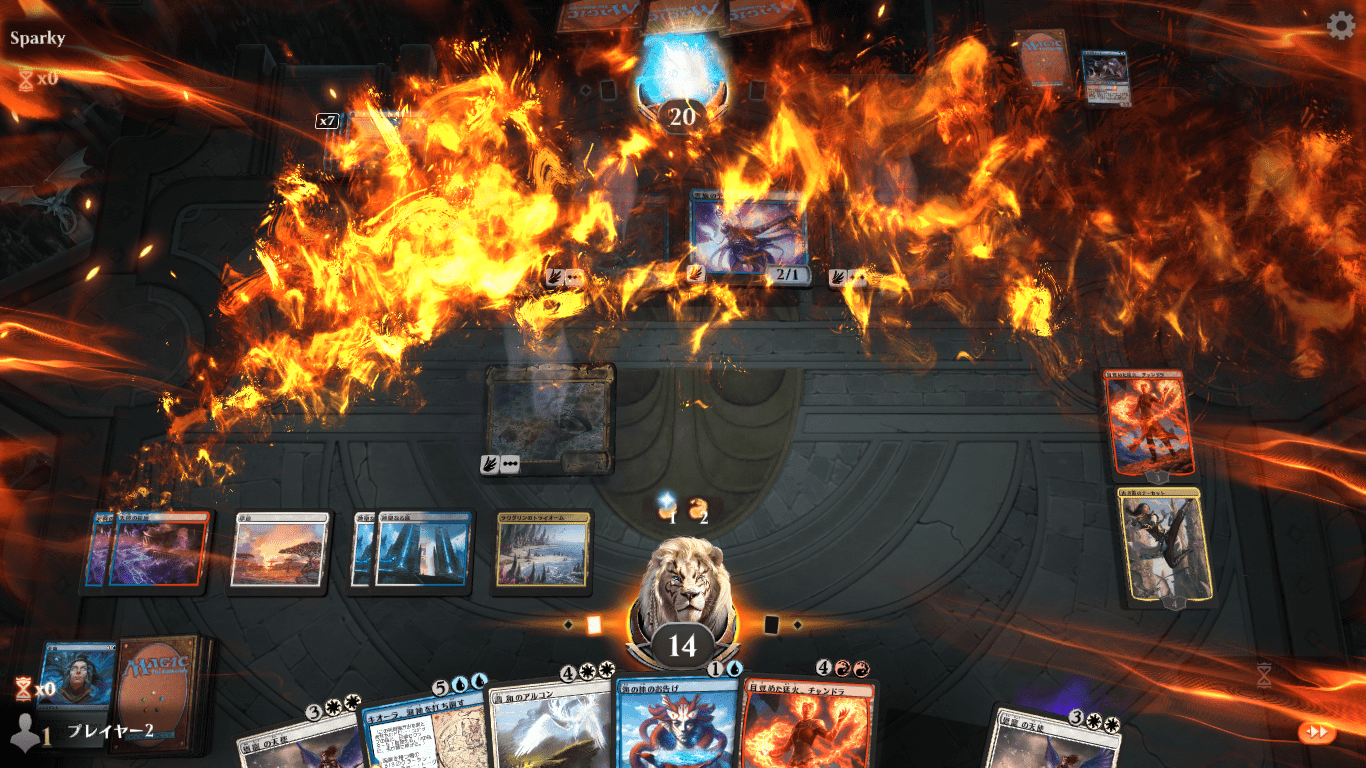Open the settings gear menu
Viewport: 1366px width, 768px height.
pos(1340,26)
